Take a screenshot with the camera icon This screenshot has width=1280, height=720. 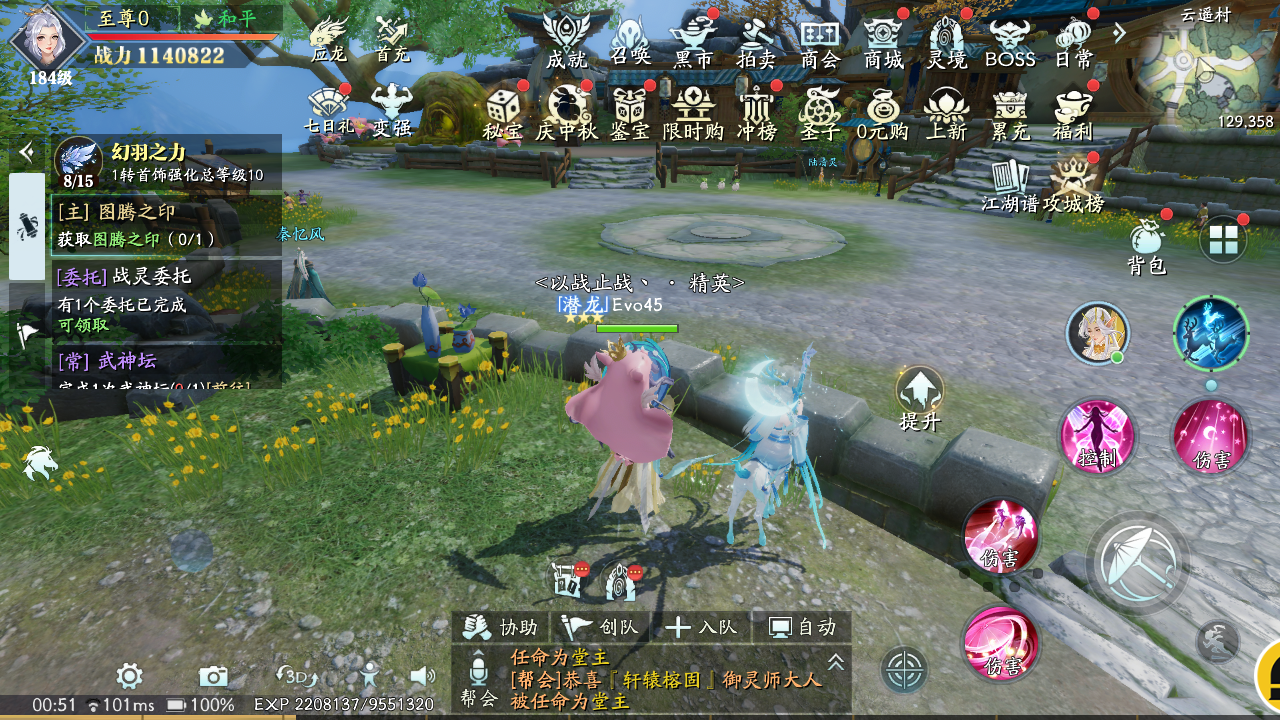(213, 676)
